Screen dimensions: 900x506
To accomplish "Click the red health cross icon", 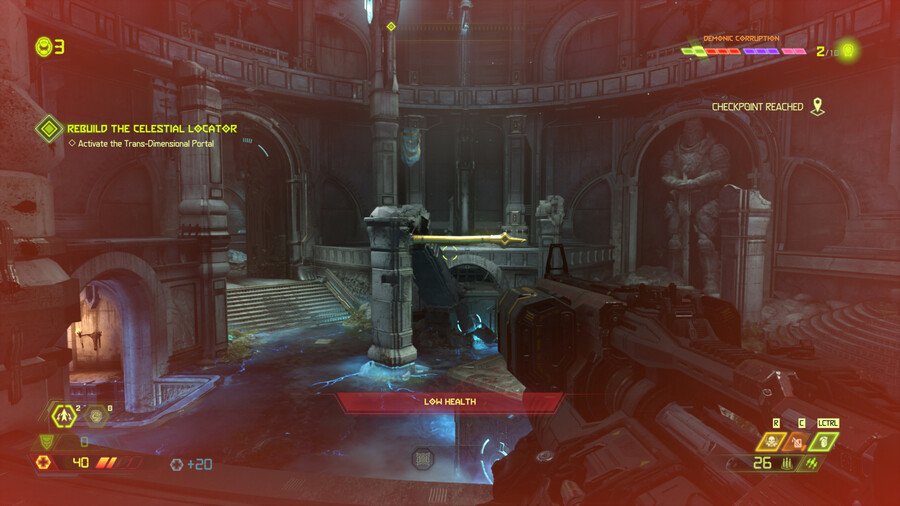I will [x=44, y=463].
